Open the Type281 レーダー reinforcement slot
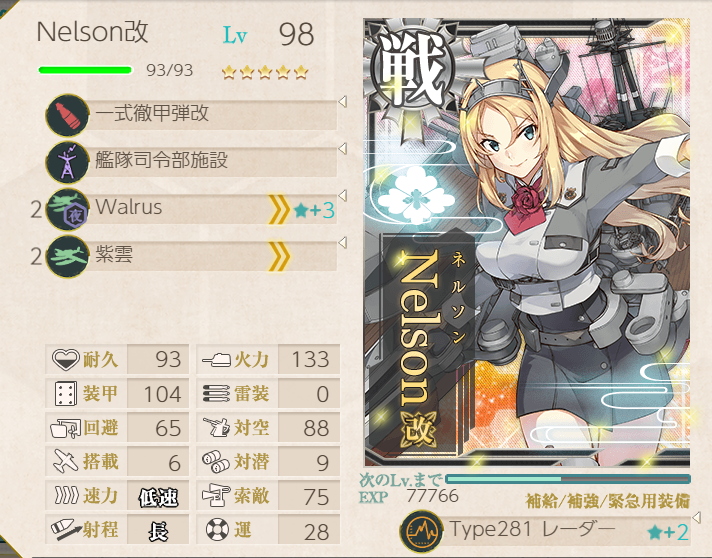This screenshot has height=558, width=712. pyautogui.click(x=545, y=530)
